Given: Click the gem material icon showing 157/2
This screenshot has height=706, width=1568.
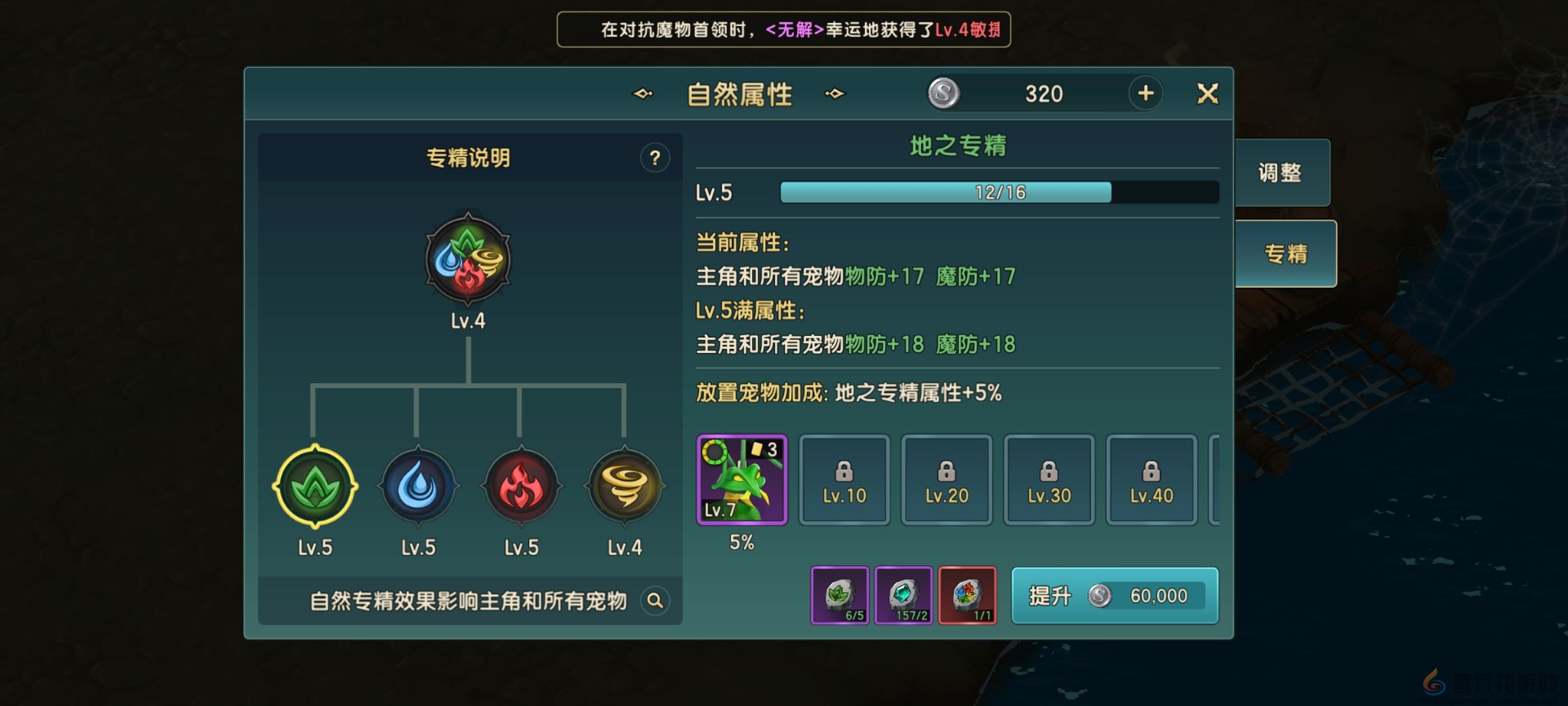Looking at the screenshot, I should [904, 596].
